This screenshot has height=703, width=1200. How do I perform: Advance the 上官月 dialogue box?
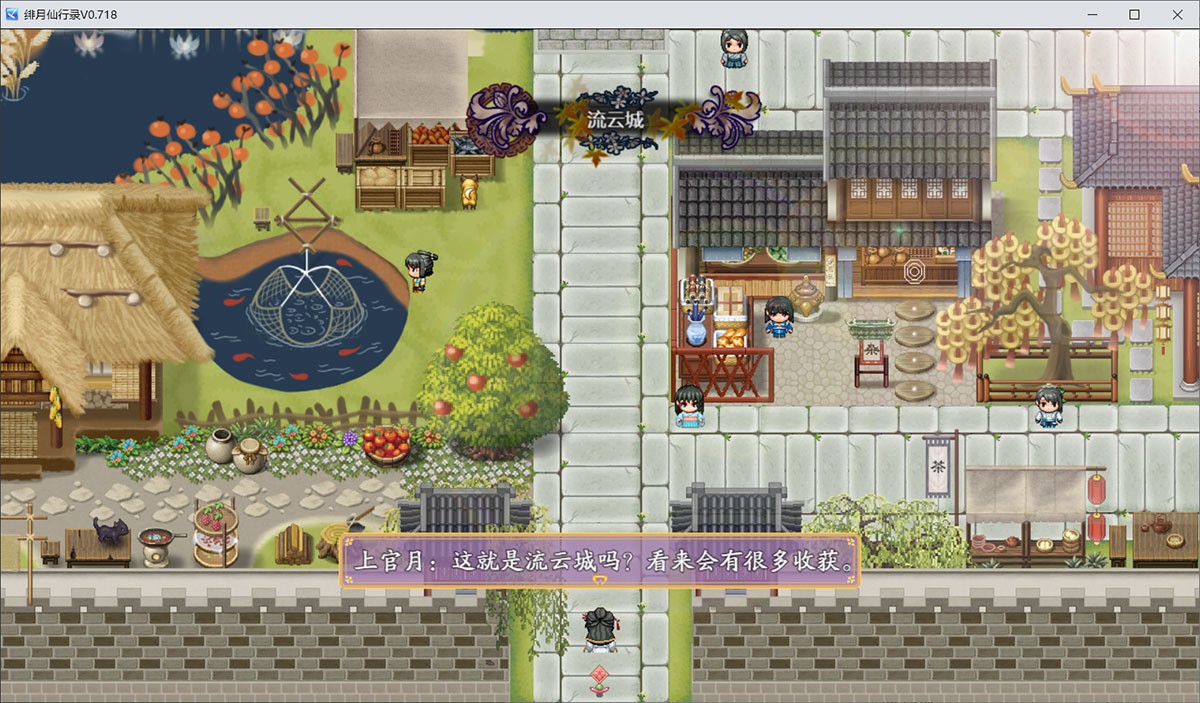pyautogui.click(x=600, y=561)
